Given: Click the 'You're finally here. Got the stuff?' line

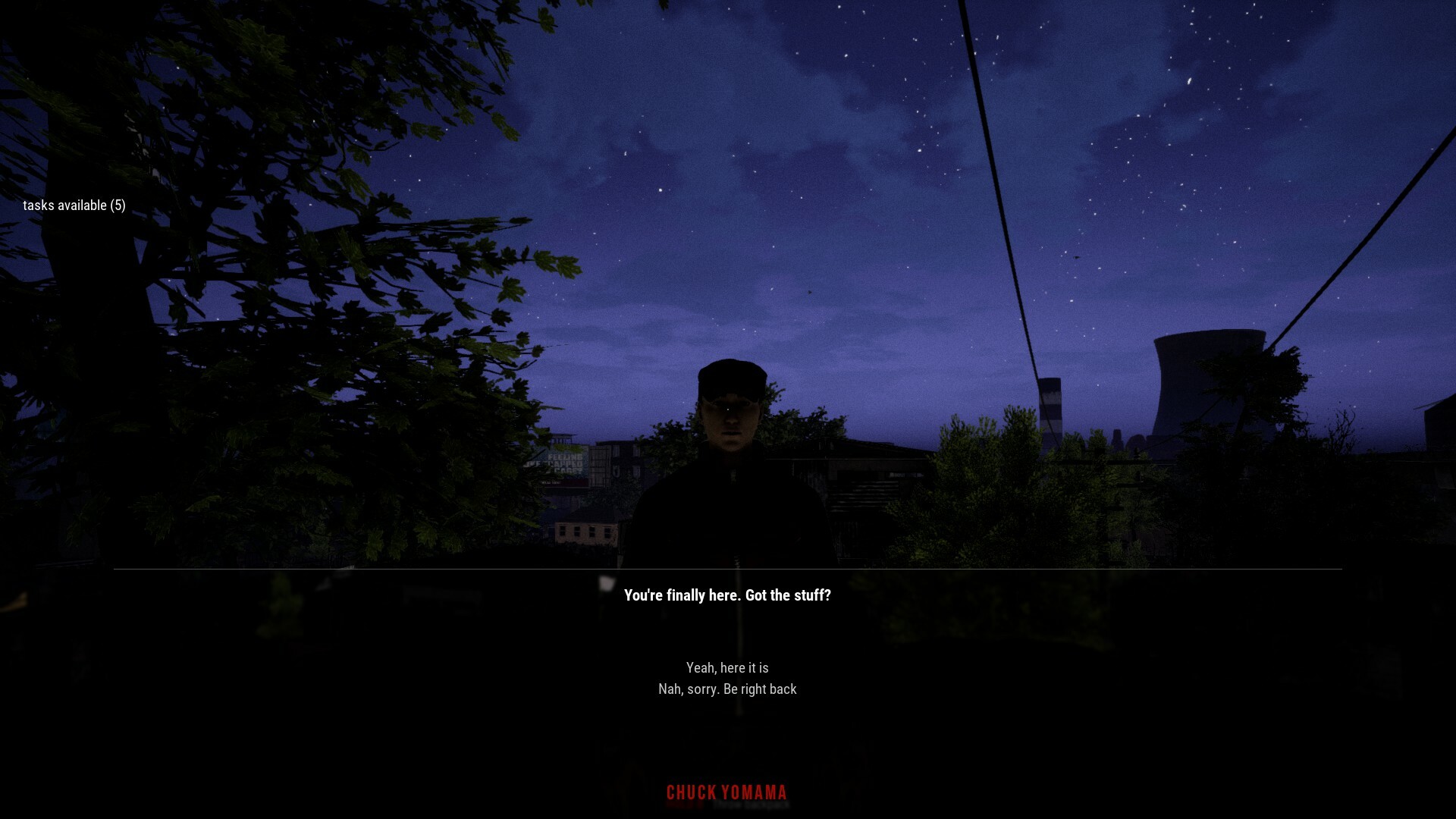Looking at the screenshot, I should [726, 596].
